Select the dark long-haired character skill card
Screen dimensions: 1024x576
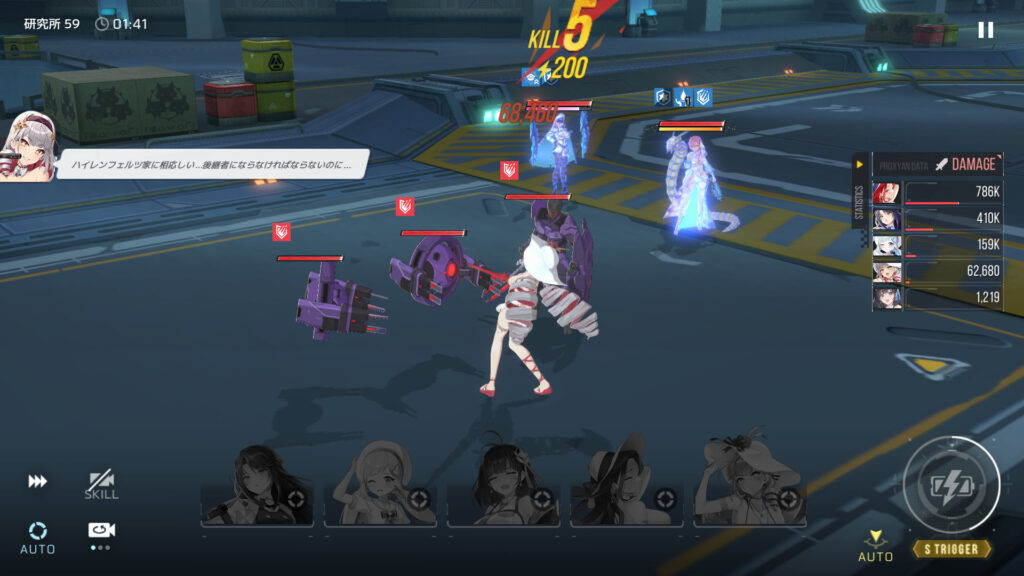(257, 486)
